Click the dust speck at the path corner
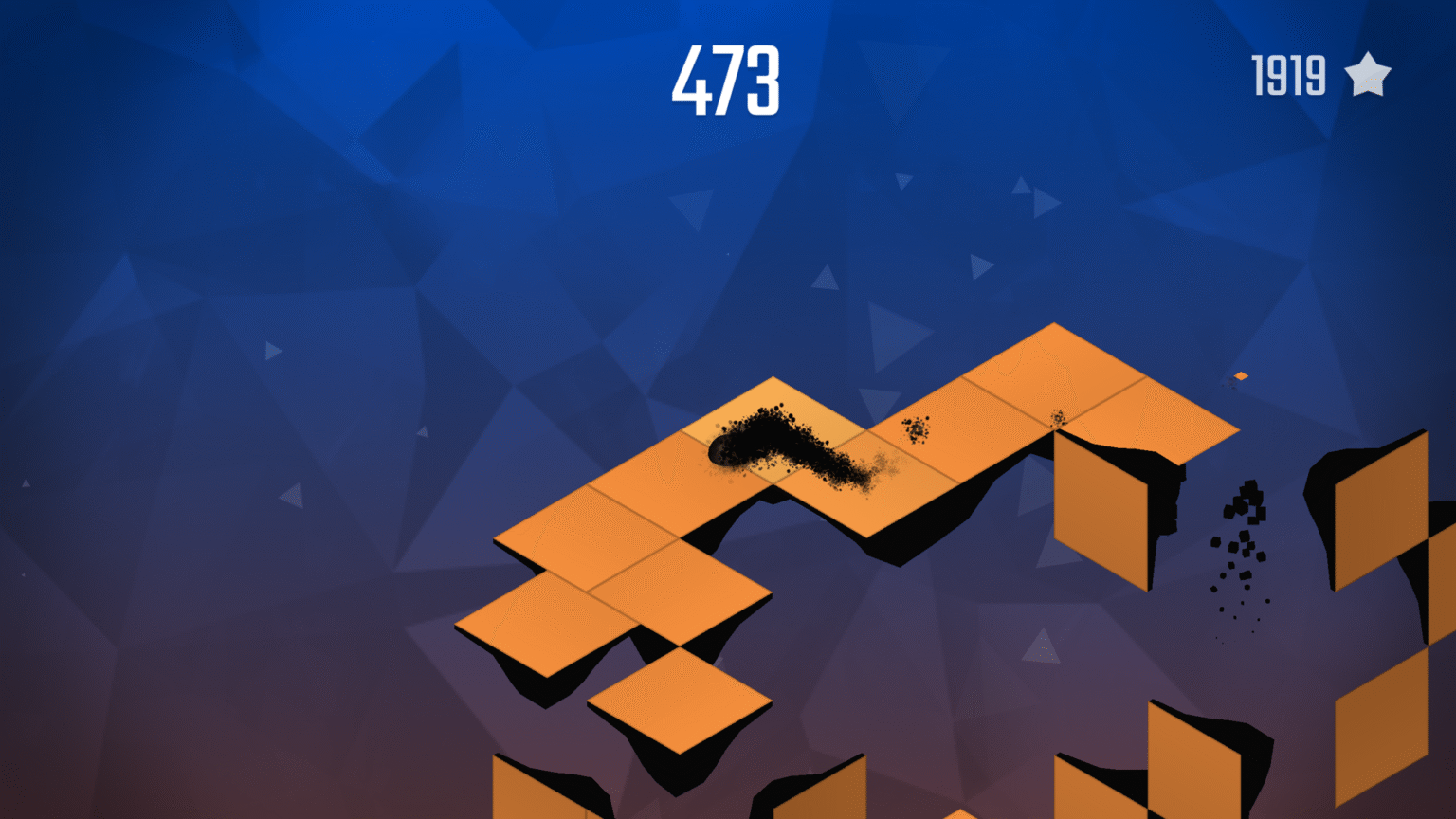This screenshot has width=1456, height=819. coord(1056,417)
